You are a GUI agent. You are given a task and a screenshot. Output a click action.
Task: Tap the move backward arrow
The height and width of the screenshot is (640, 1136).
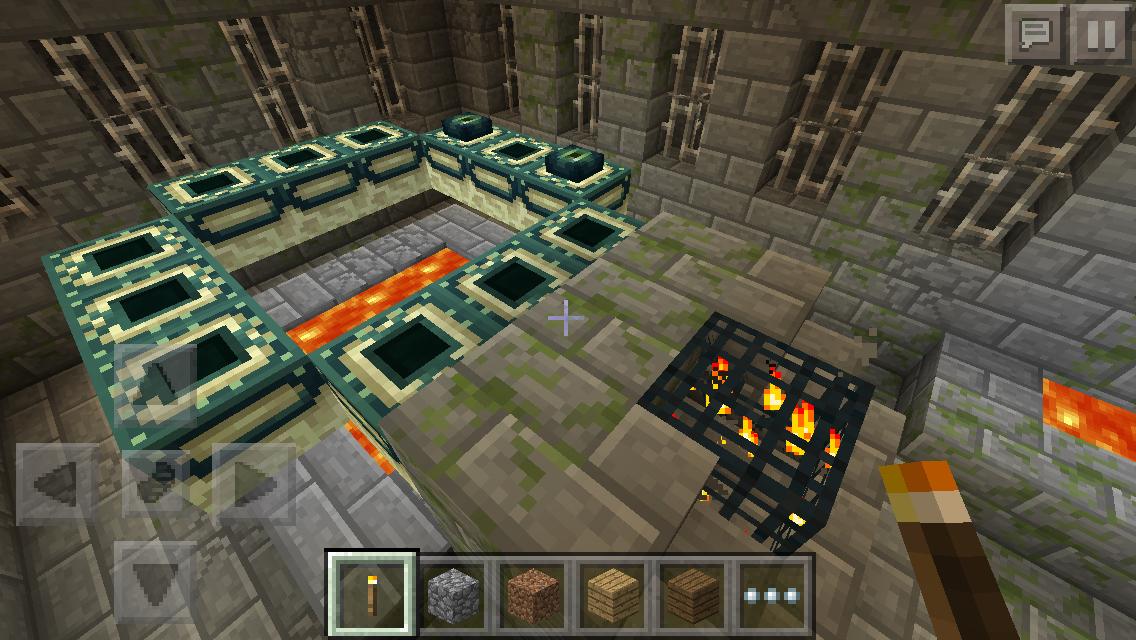point(156,580)
